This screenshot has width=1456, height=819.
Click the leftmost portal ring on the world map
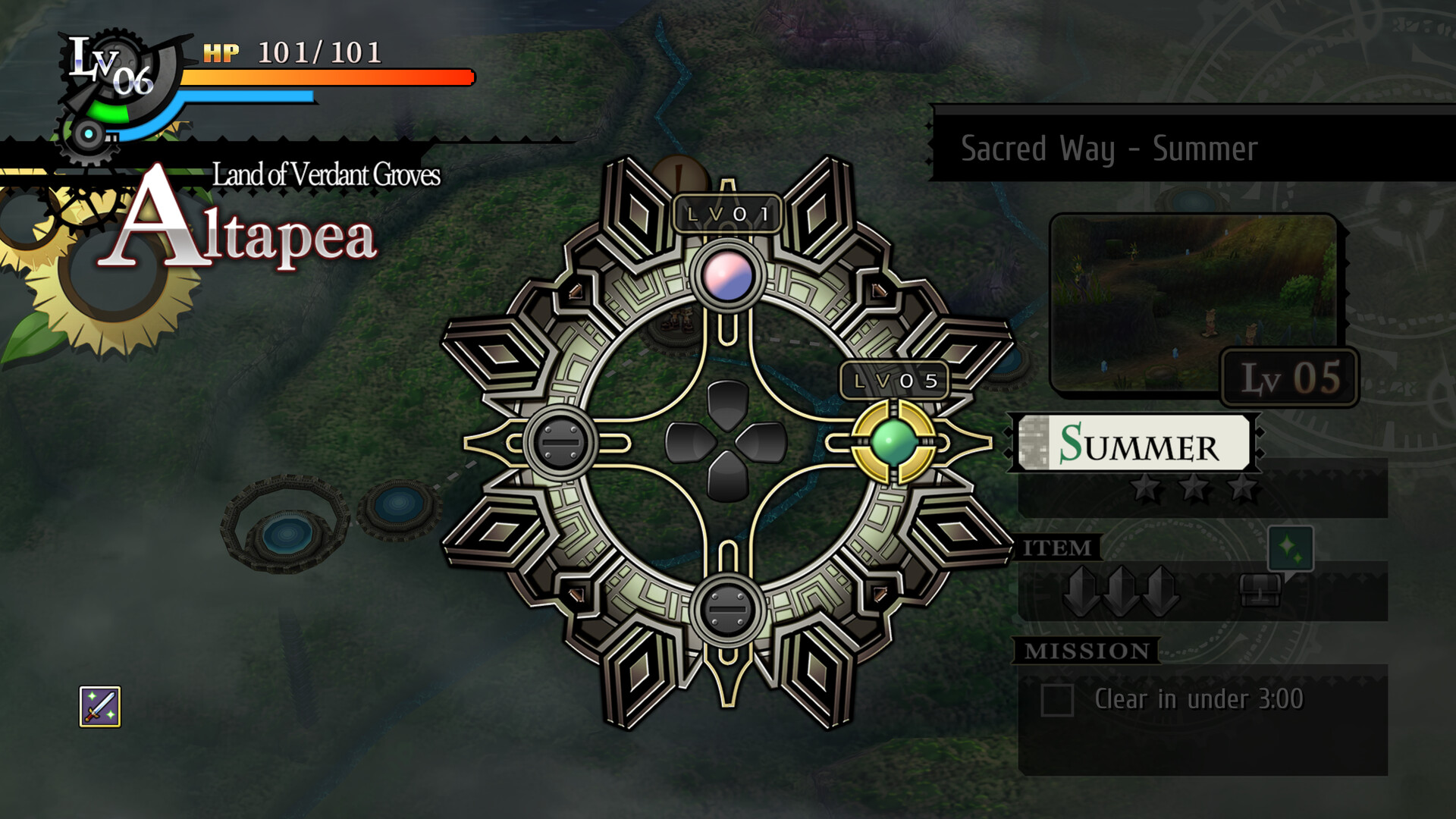(x=286, y=523)
